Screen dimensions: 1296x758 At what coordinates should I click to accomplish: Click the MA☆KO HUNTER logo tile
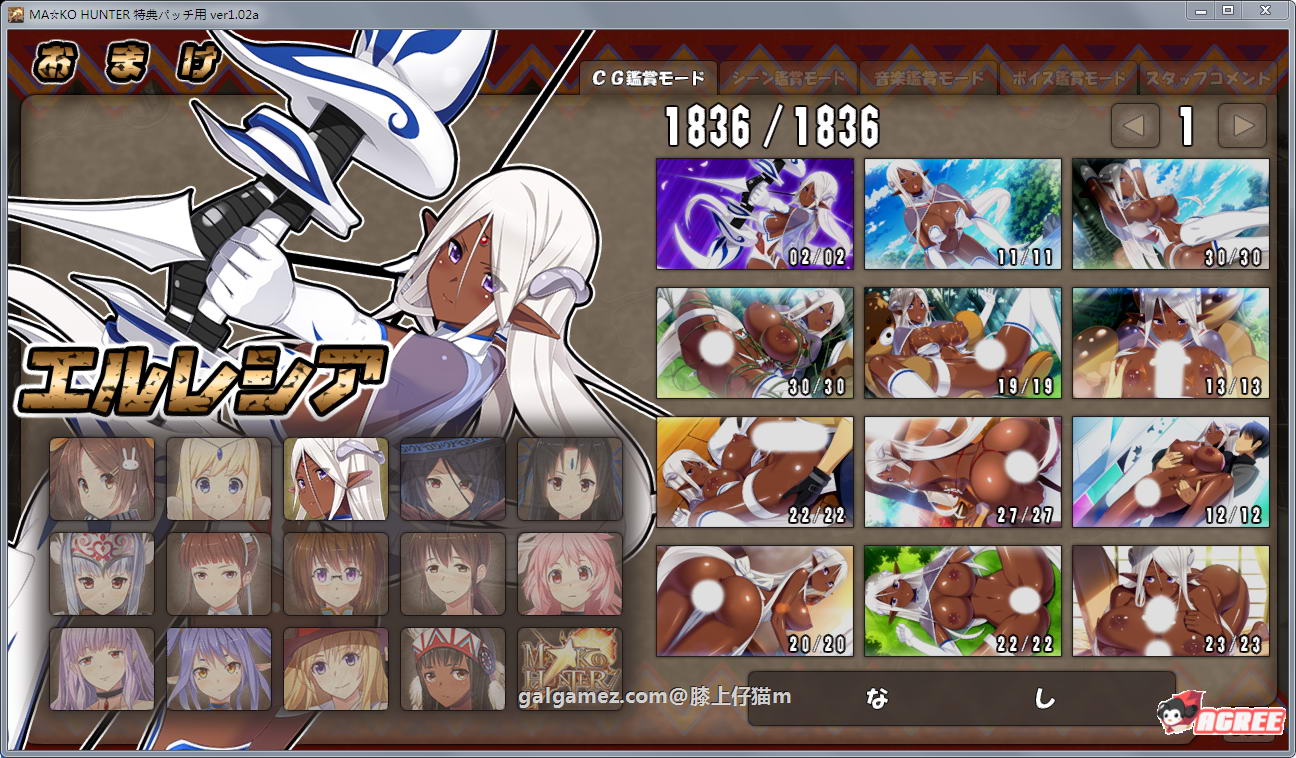coord(569,668)
